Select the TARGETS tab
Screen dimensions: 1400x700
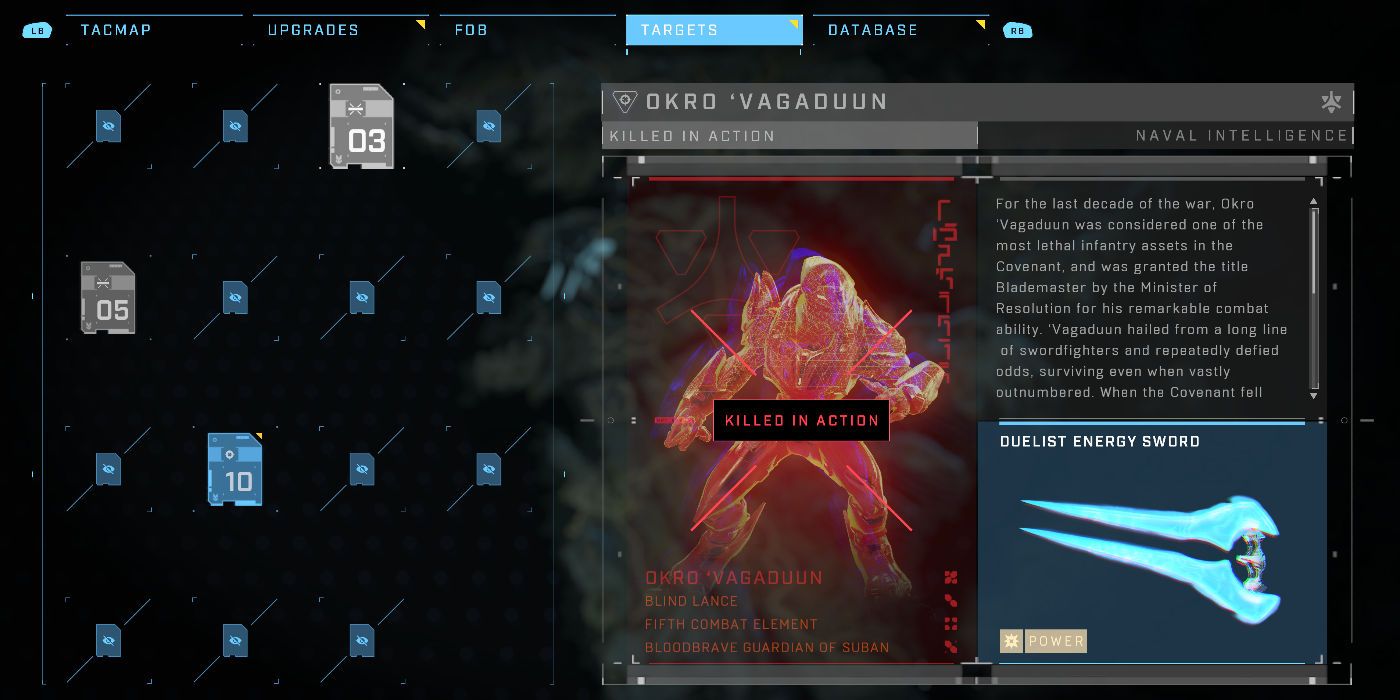[x=680, y=30]
